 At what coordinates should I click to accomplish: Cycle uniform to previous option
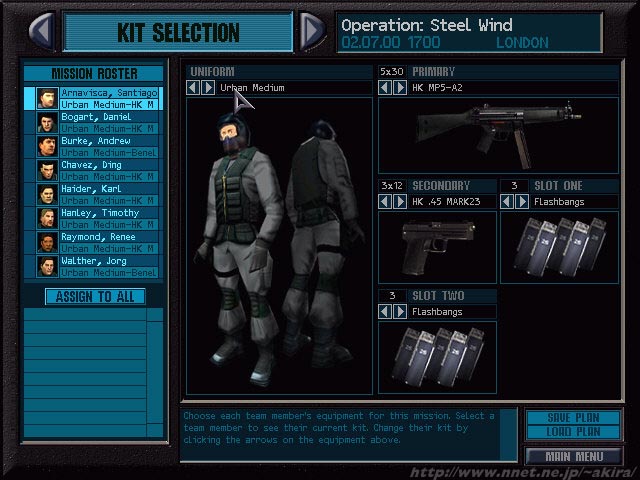[x=195, y=88]
